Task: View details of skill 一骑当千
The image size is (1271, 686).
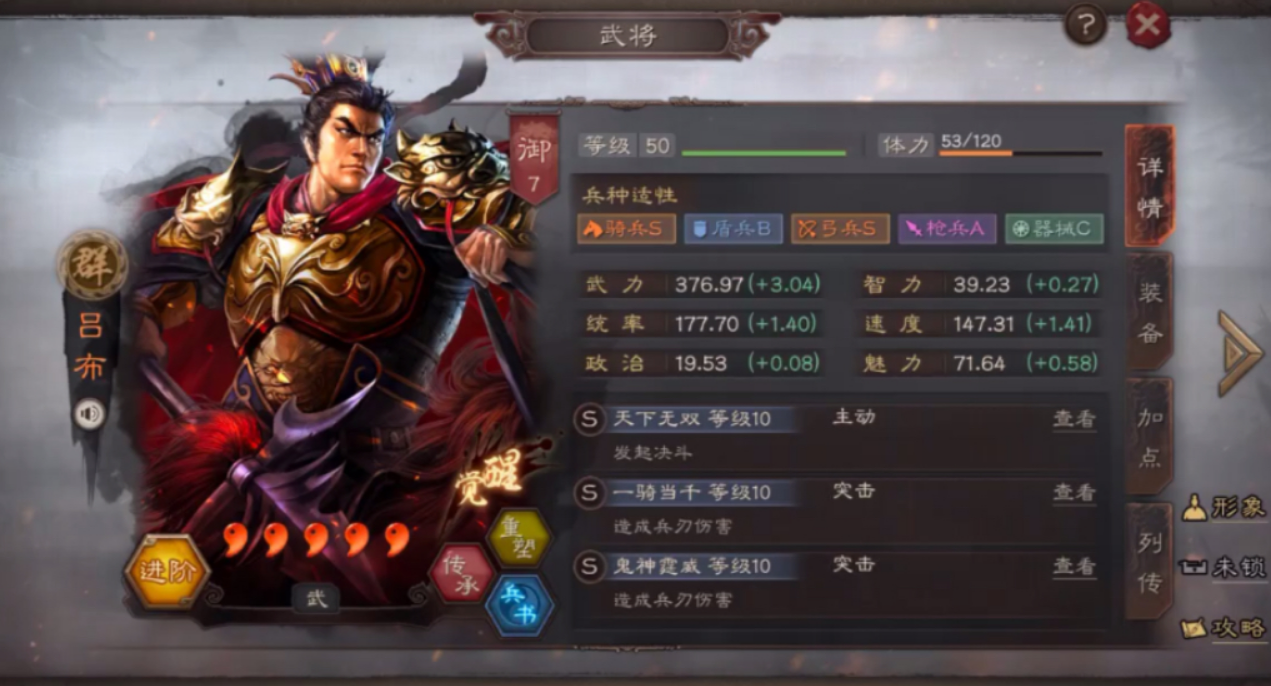Action: coord(1074,492)
